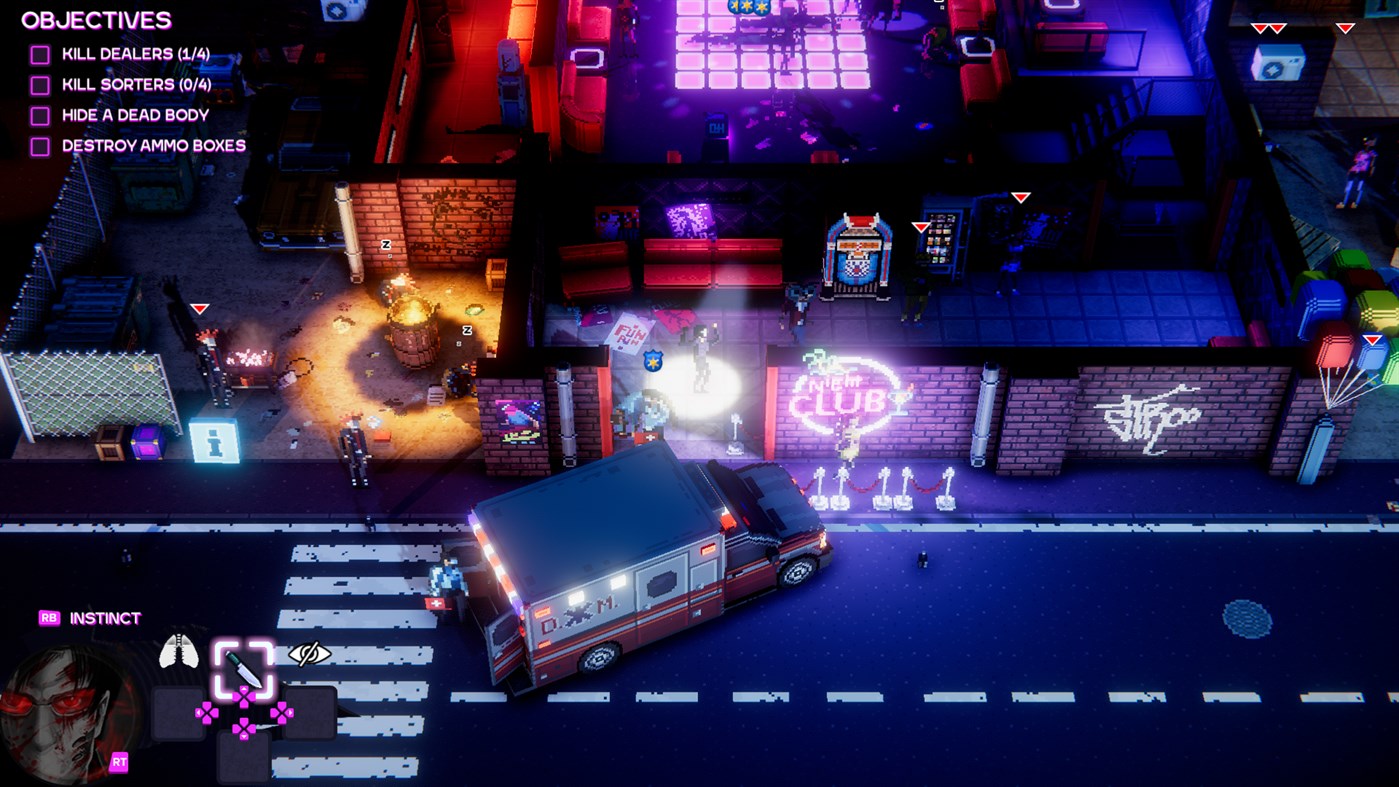Image resolution: width=1399 pixels, height=787 pixels.
Task: Mark Hide a Dead Body as complete
Action: click(40, 115)
